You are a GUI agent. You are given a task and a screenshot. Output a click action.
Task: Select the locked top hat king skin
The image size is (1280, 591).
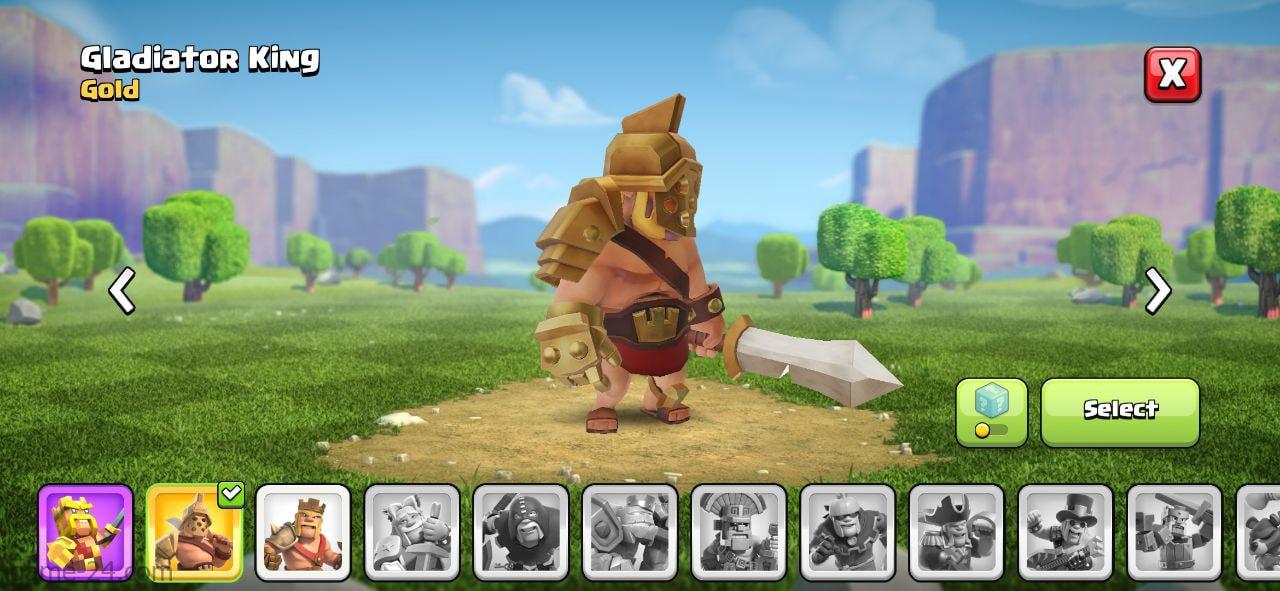1065,532
